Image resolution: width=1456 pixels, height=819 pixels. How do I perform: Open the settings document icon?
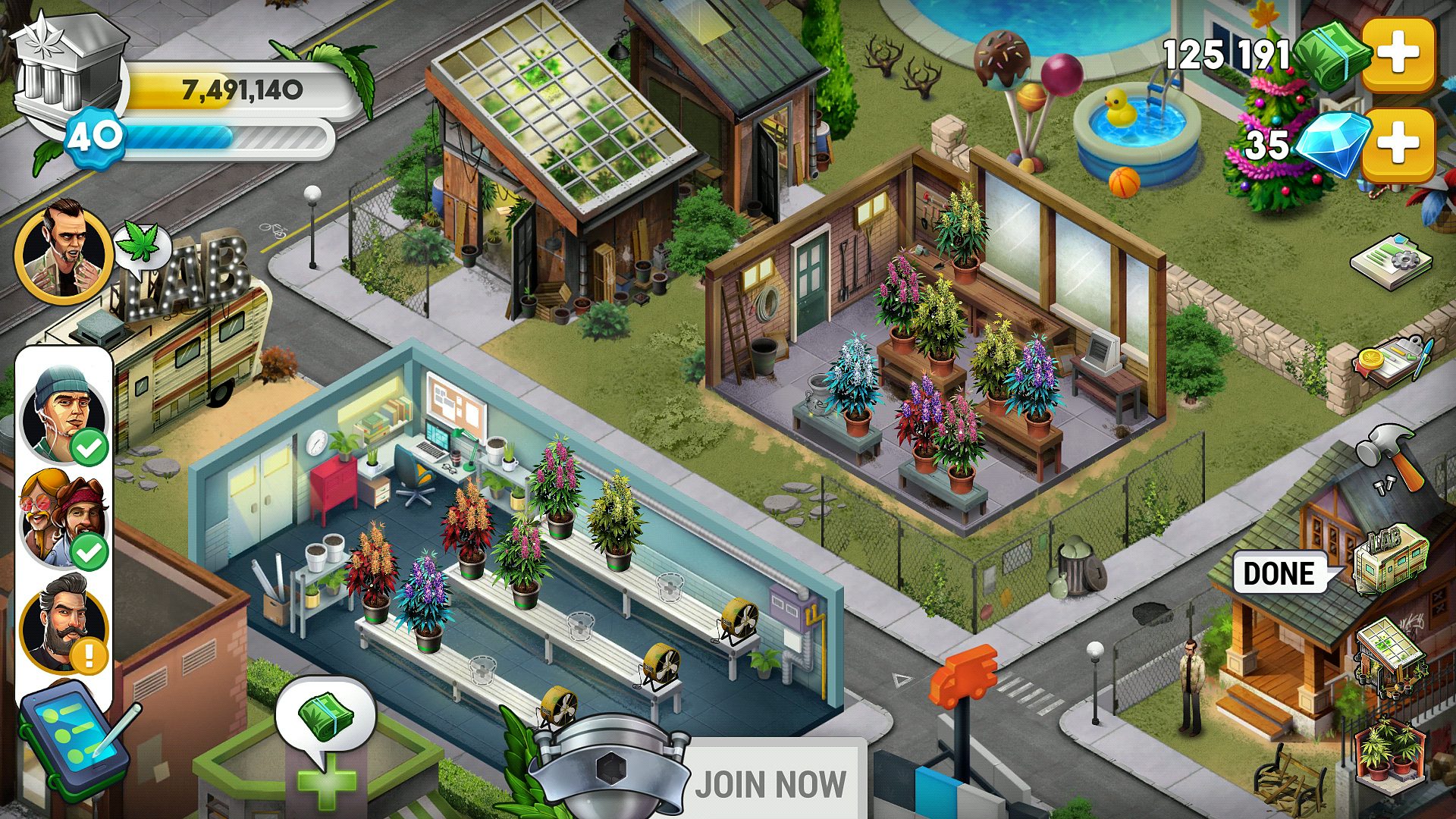1390,262
